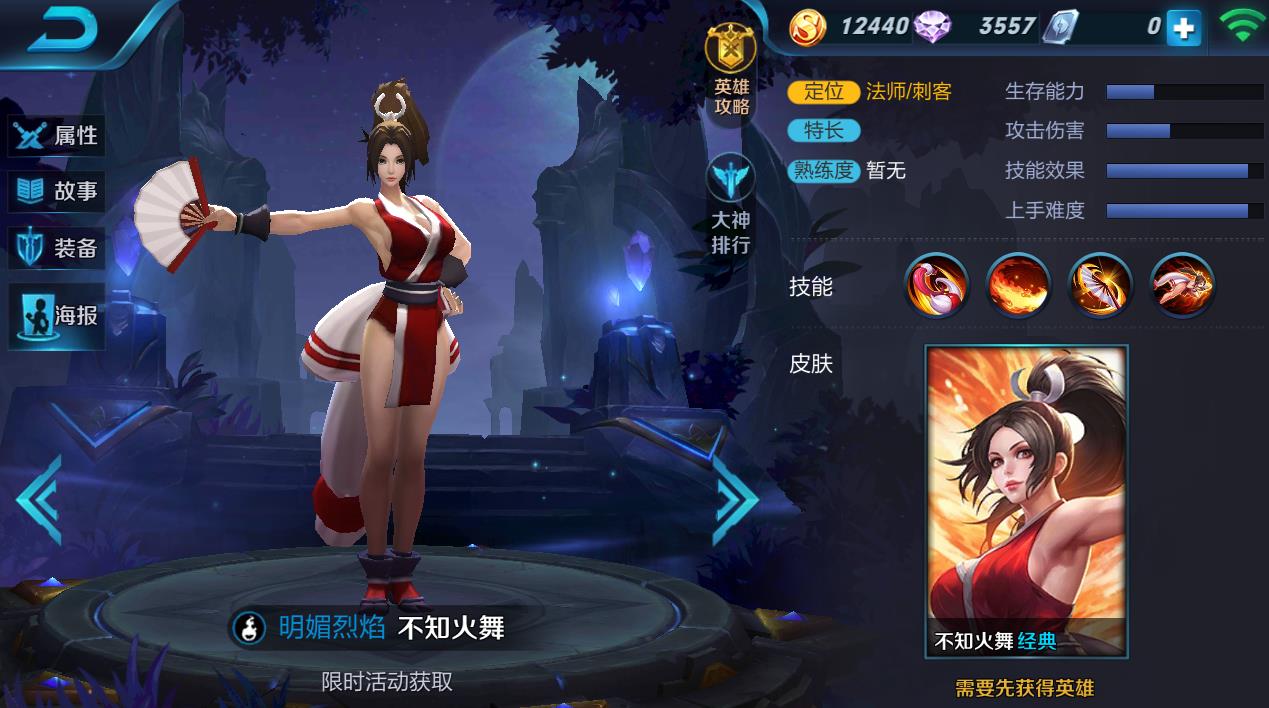Image resolution: width=1269 pixels, height=708 pixels.
Task: Switch to the previous hero with left chevron
Action: tap(40, 500)
